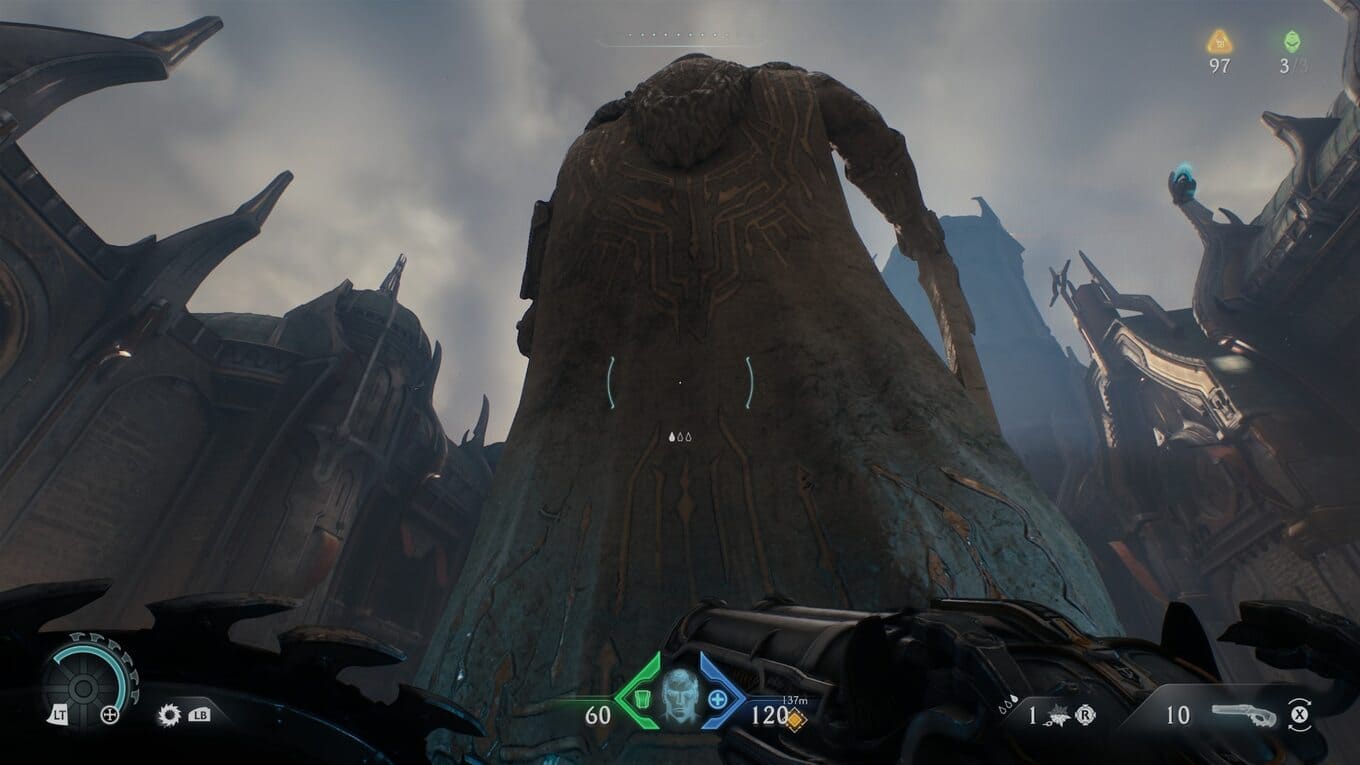The width and height of the screenshot is (1360, 765).
Task: Click the gold triangle currency icon
Action: (x=1219, y=42)
